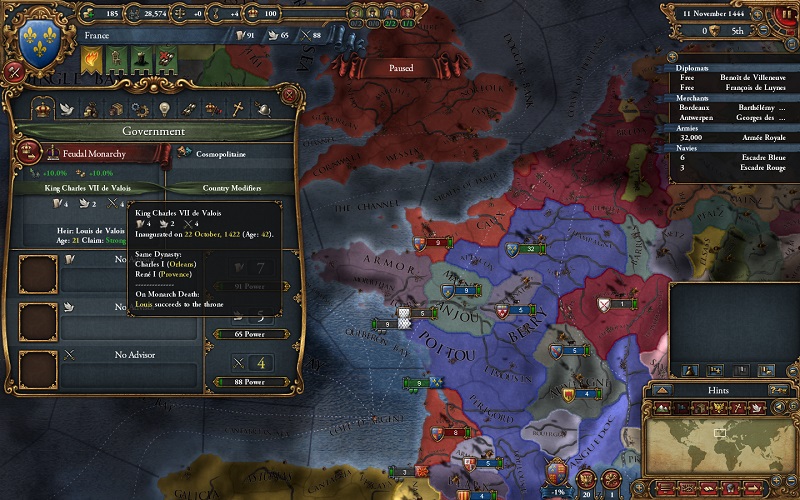Select the Government crown tab

pyautogui.click(x=43, y=108)
